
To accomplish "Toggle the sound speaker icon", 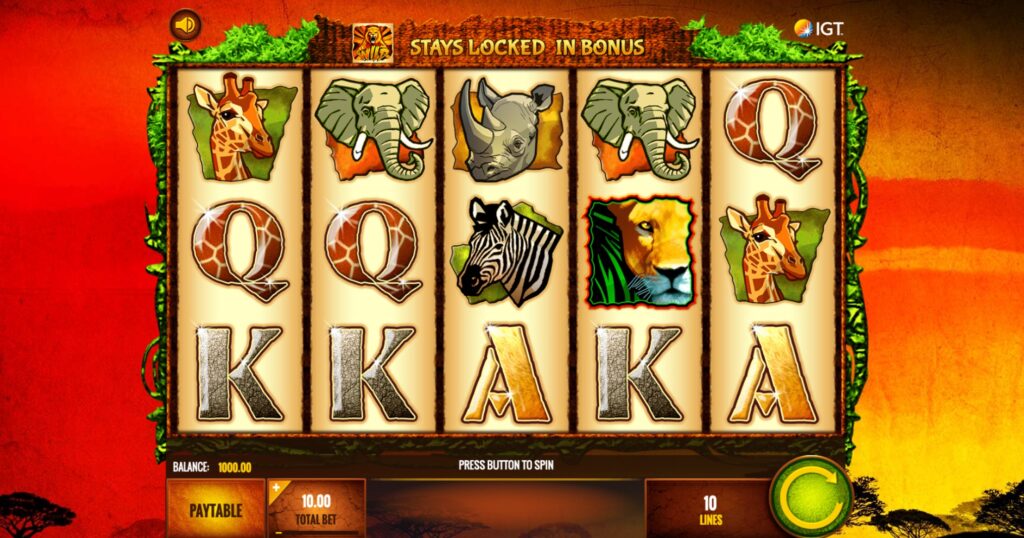I will (184, 24).
